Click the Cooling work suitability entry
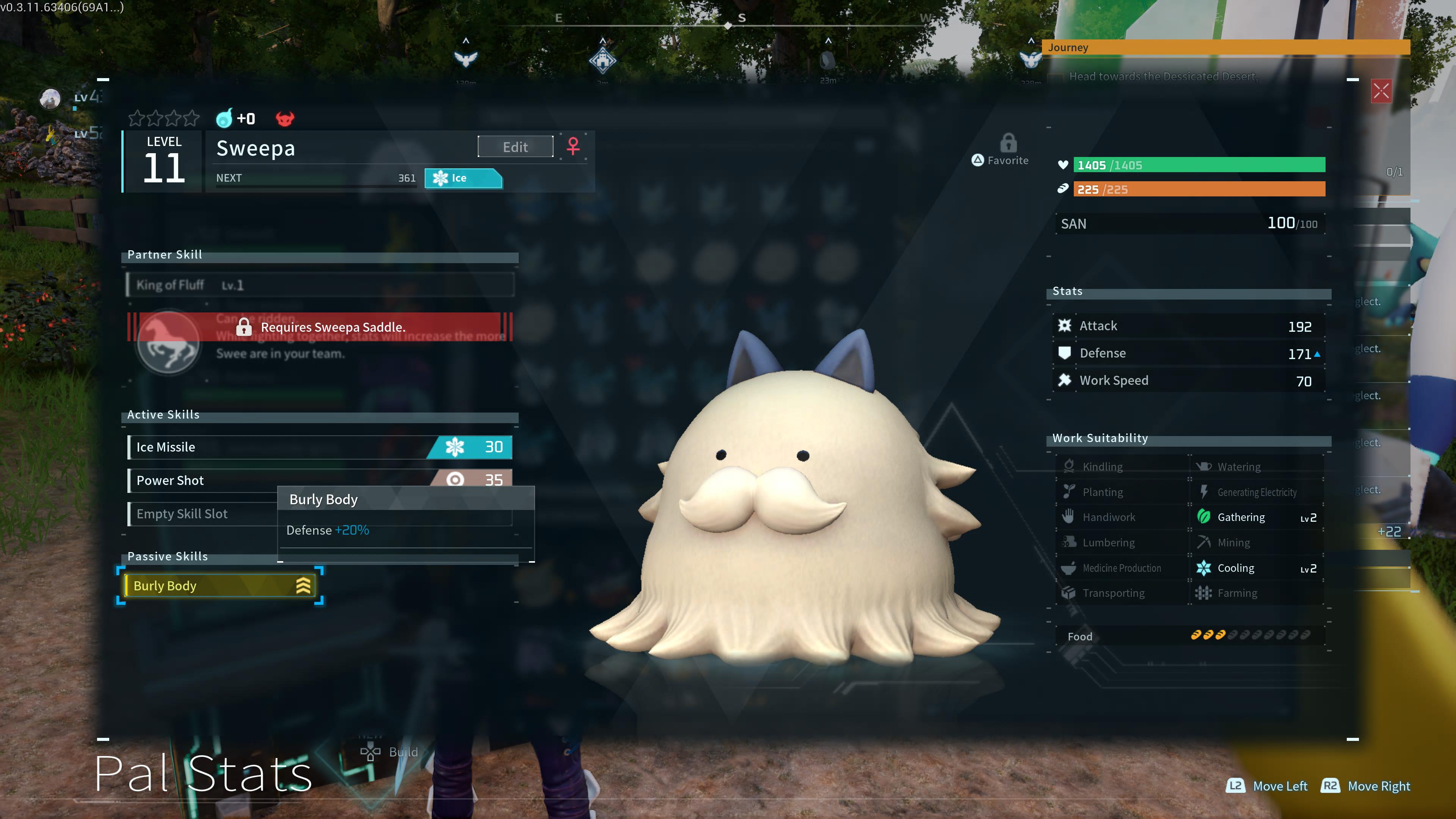Viewport: 1456px width, 819px height. coord(1256,568)
